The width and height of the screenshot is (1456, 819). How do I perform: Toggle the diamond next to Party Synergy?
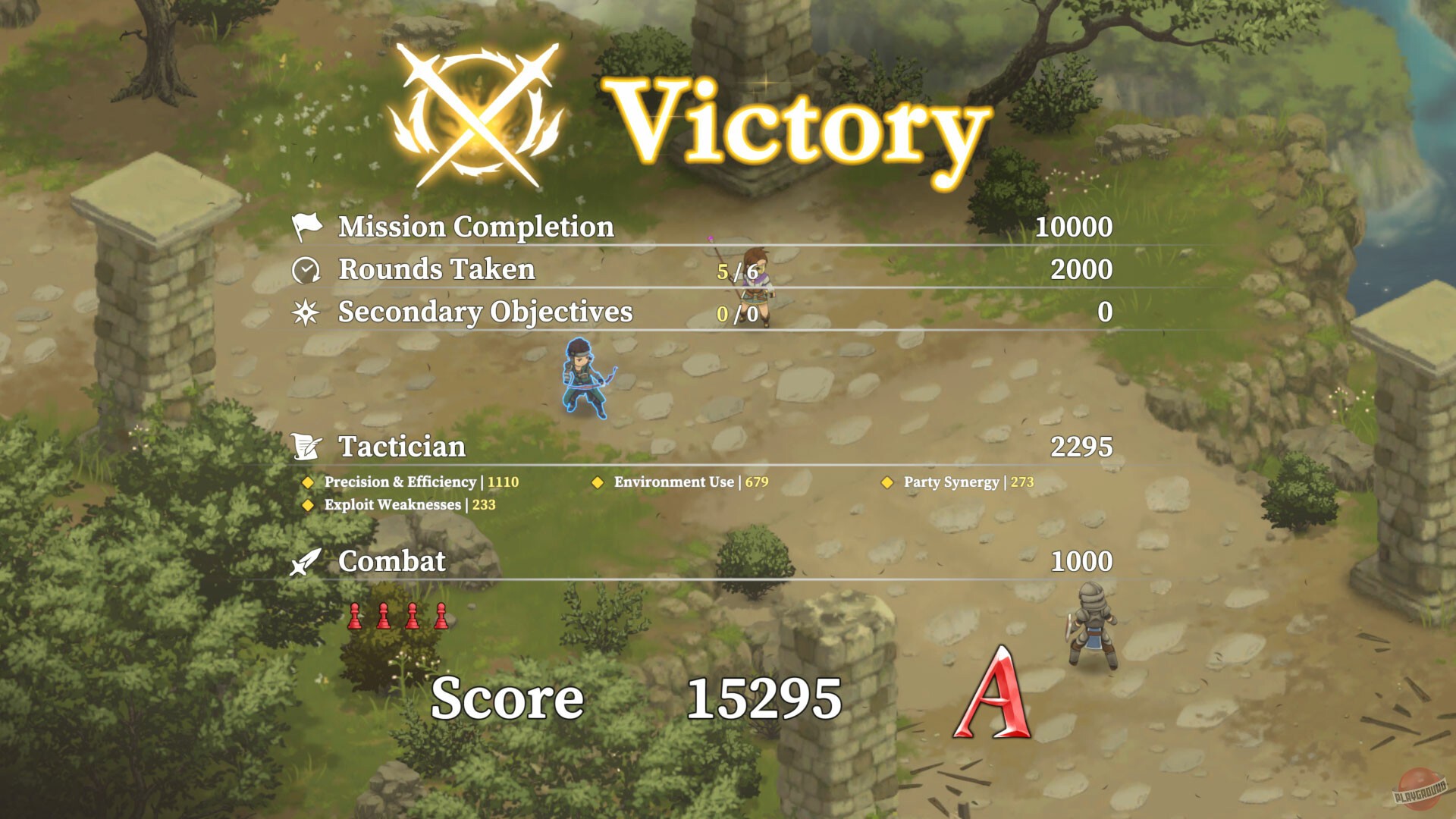(887, 482)
